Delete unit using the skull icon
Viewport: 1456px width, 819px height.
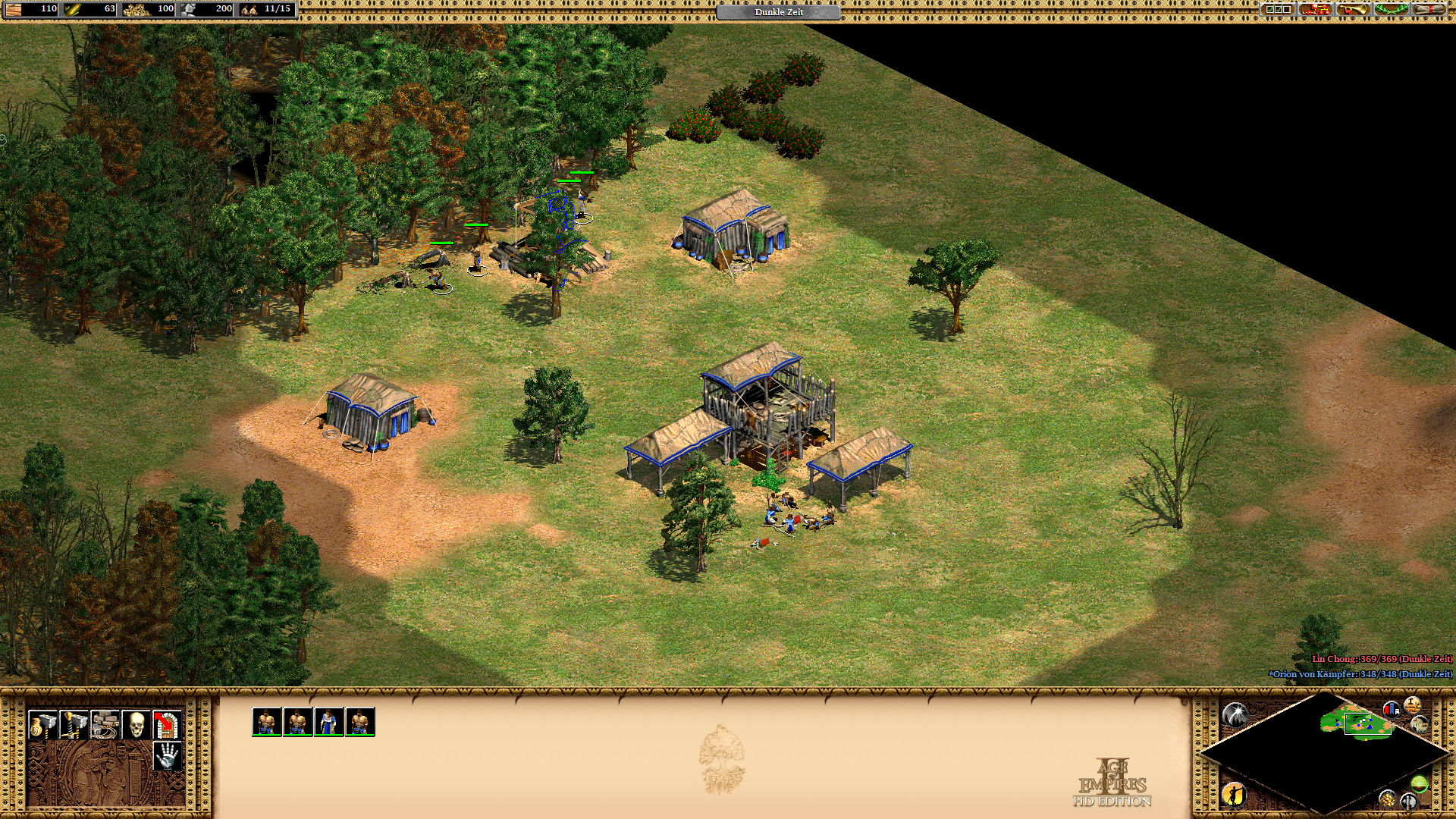click(x=136, y=724)
